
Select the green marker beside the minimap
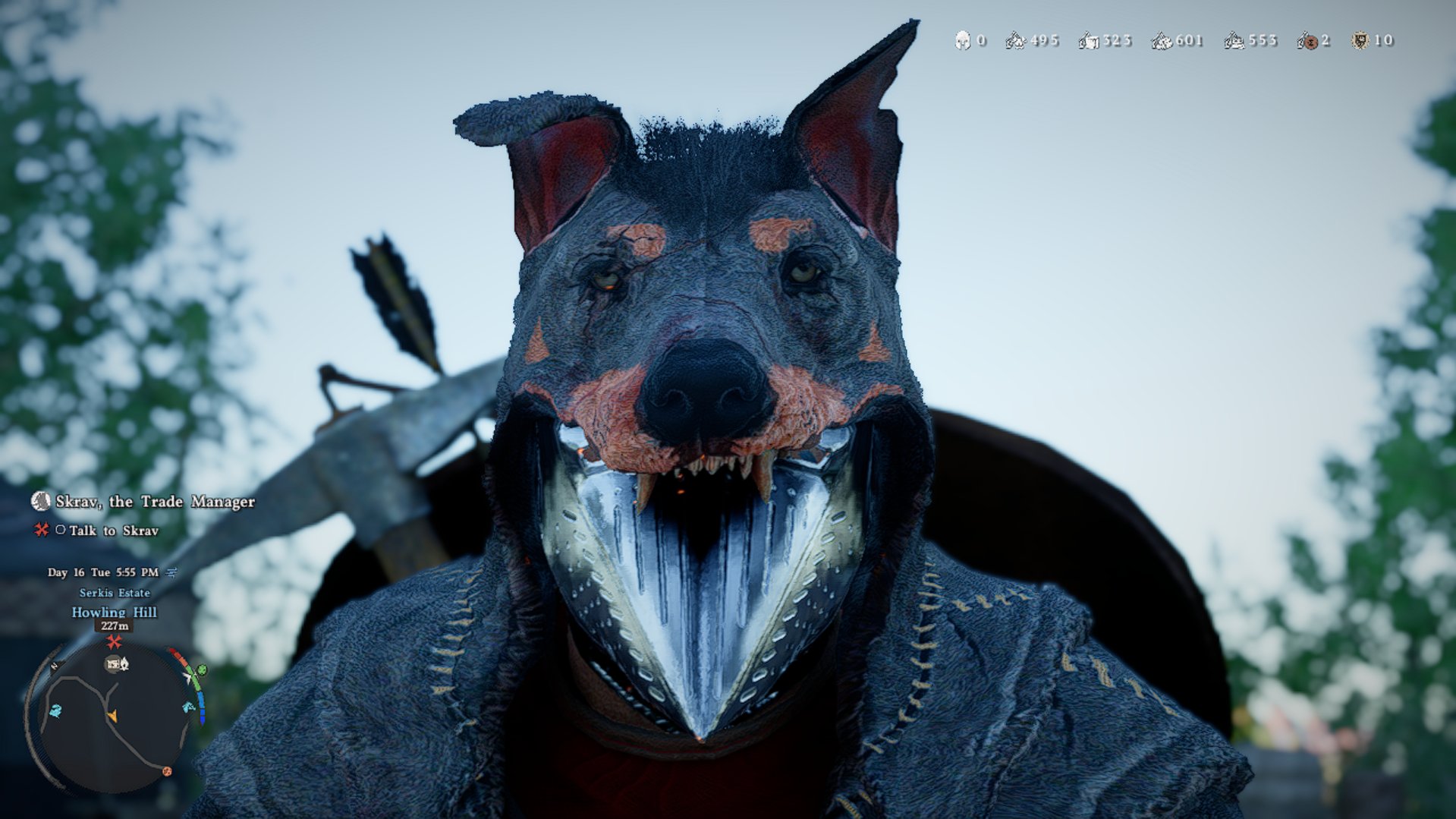click(201, 670)
